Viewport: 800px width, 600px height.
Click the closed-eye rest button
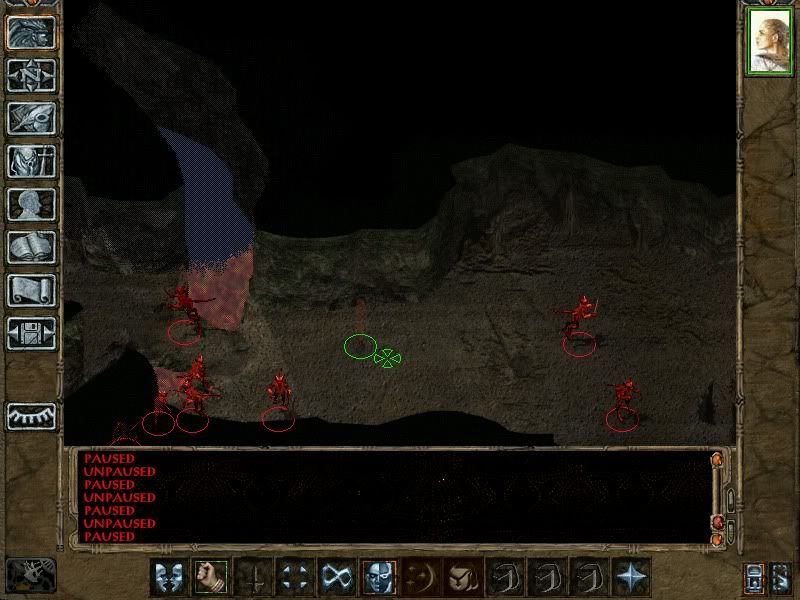[x=31, y=415]
